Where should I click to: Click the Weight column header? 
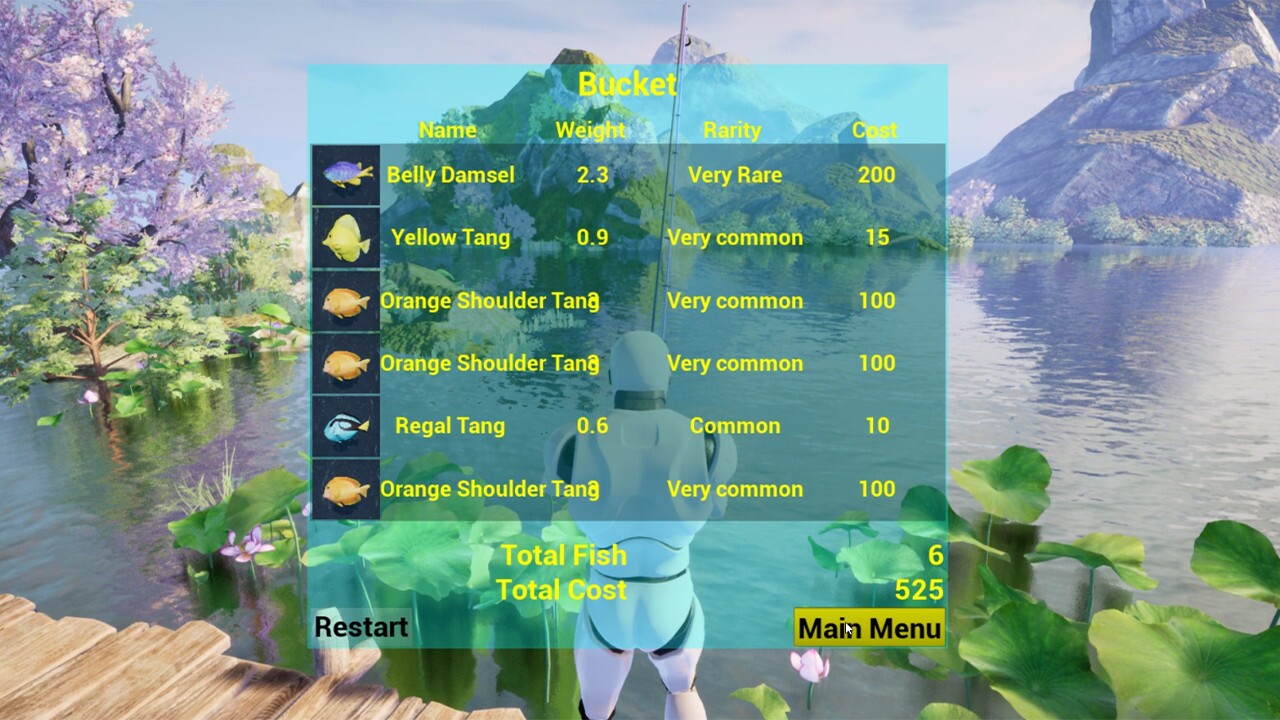(590, 130)
